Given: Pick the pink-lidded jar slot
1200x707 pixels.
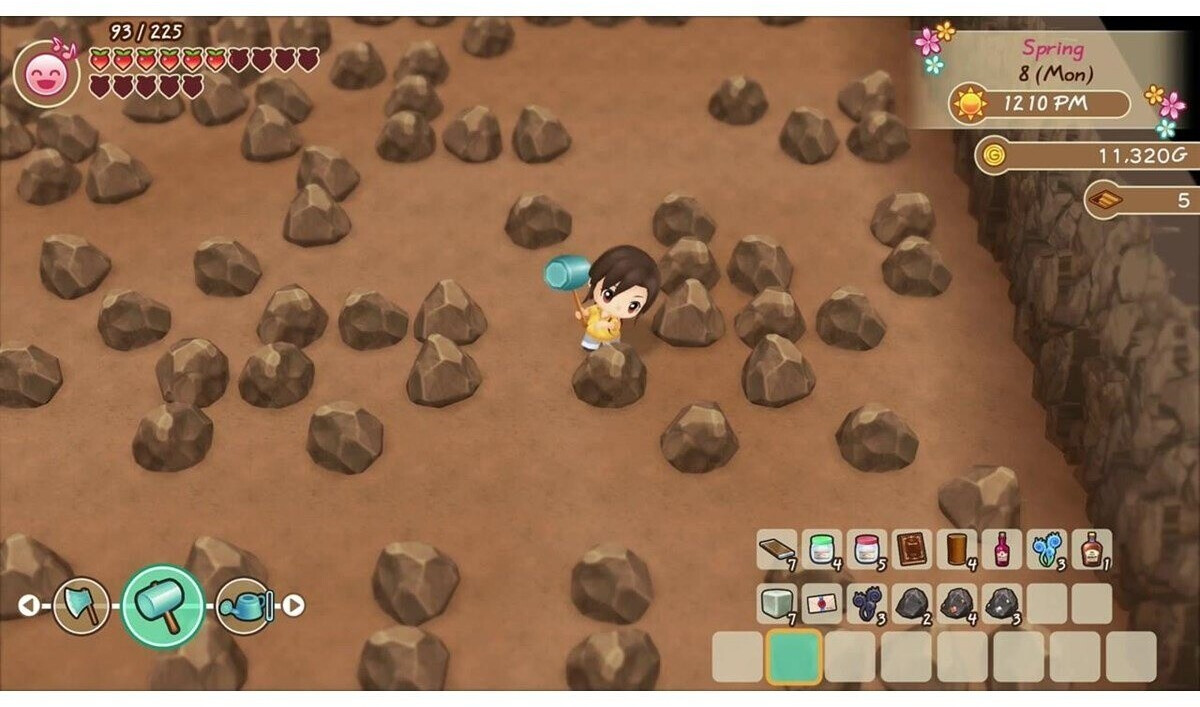Looking at the screenshot, I should click(x=867, y=549).
